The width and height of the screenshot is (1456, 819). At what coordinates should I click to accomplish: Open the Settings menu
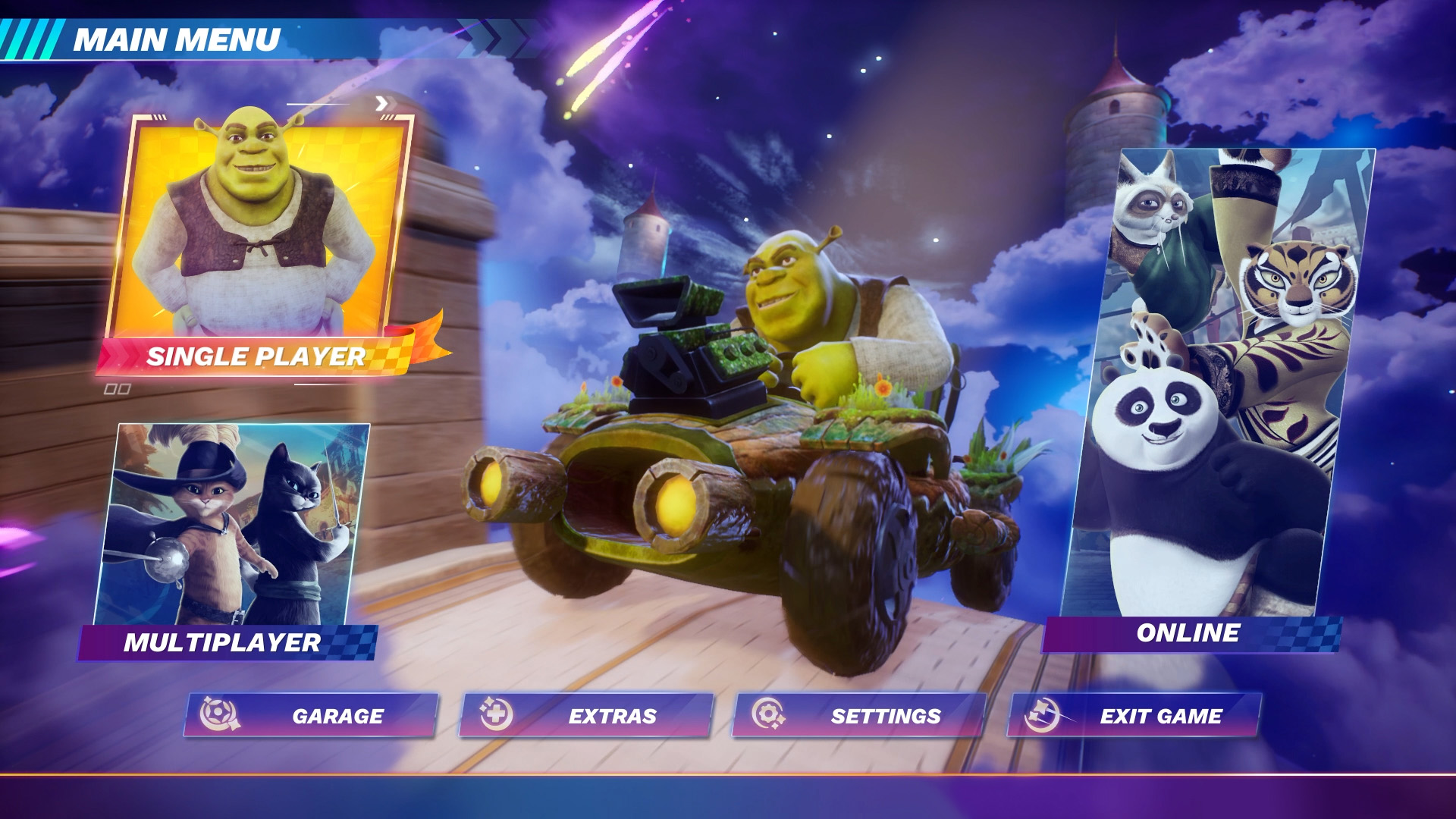pos(859,715)
